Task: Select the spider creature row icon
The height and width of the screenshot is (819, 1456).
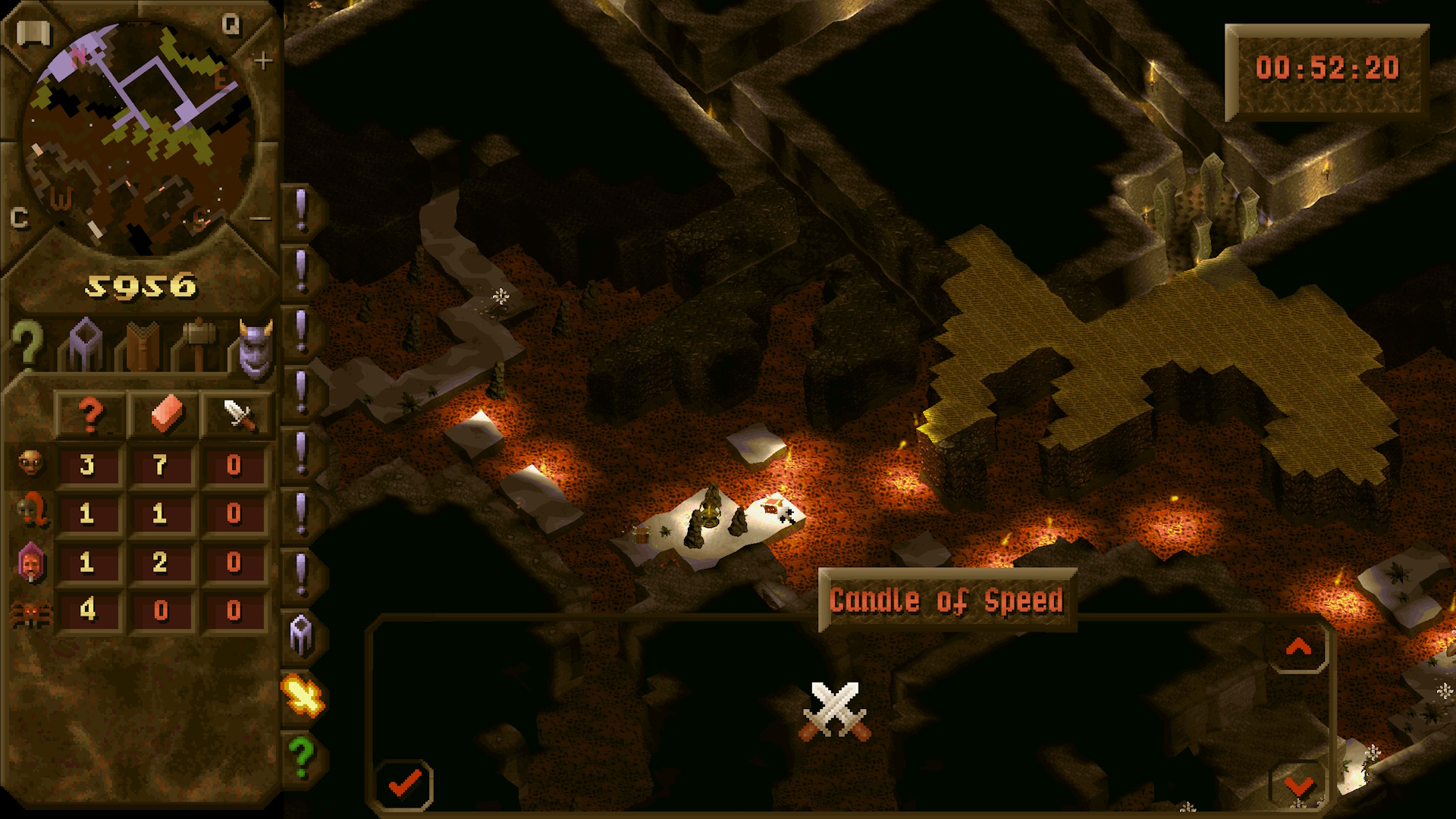Action: (x=30, y=611)
